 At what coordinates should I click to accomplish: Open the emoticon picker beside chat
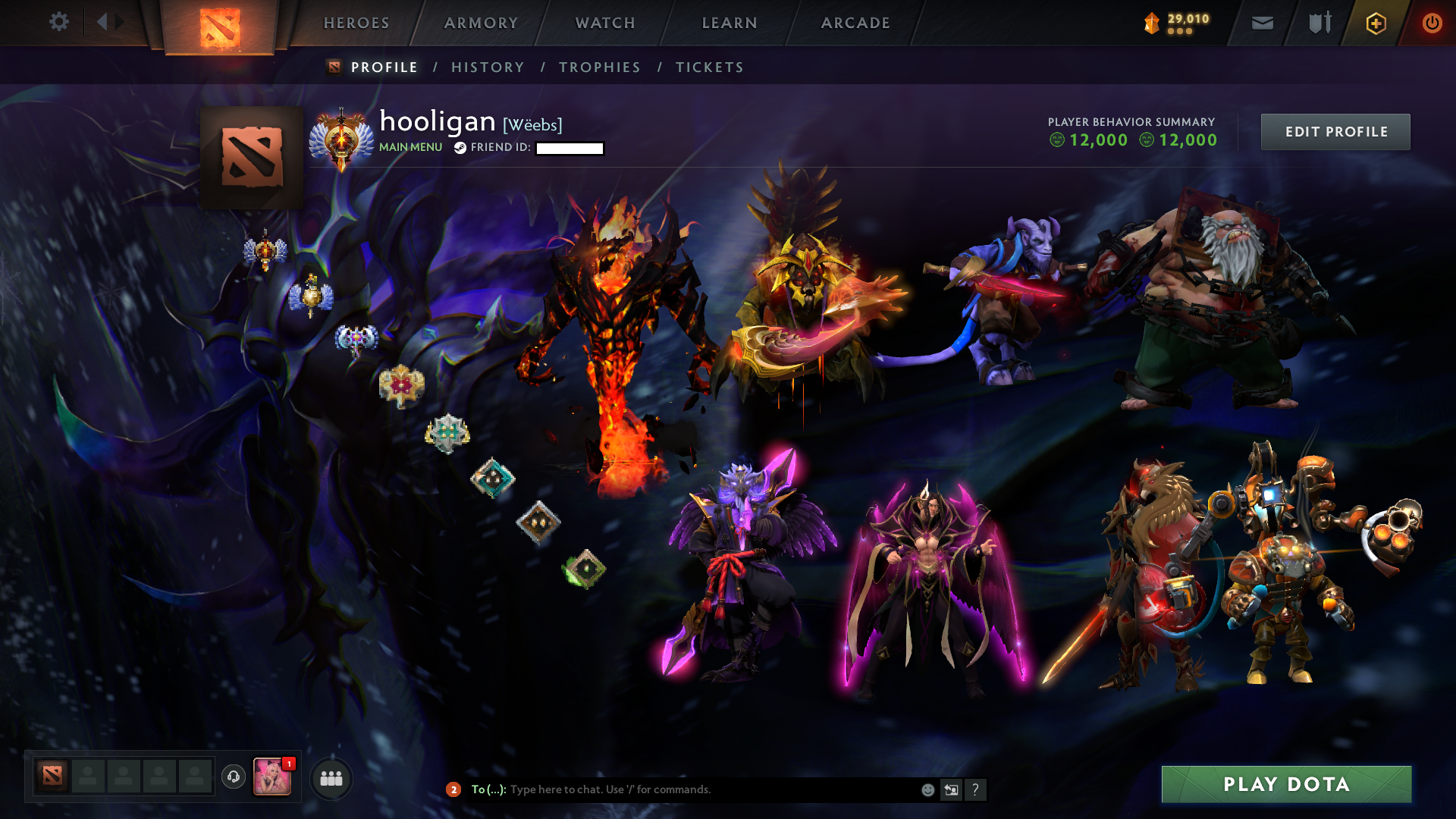pos(927,789)
